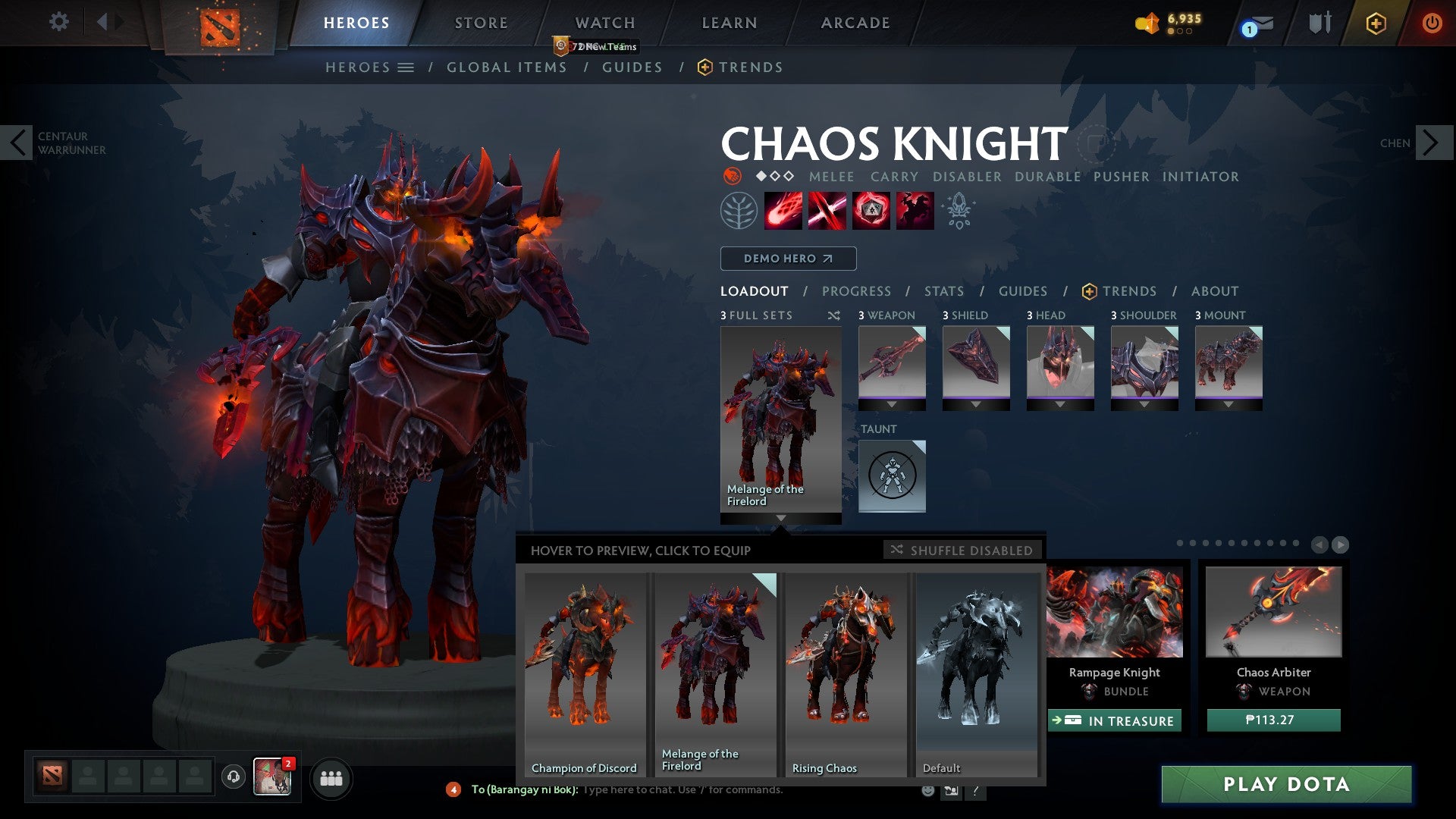
Task: Open the settings gear icon
Action: [x=58, y=22]
